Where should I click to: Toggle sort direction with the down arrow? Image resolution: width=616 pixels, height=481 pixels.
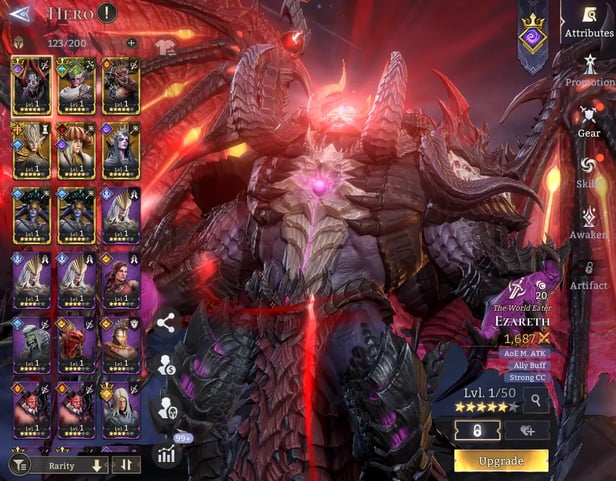click(x=97, y=465)
